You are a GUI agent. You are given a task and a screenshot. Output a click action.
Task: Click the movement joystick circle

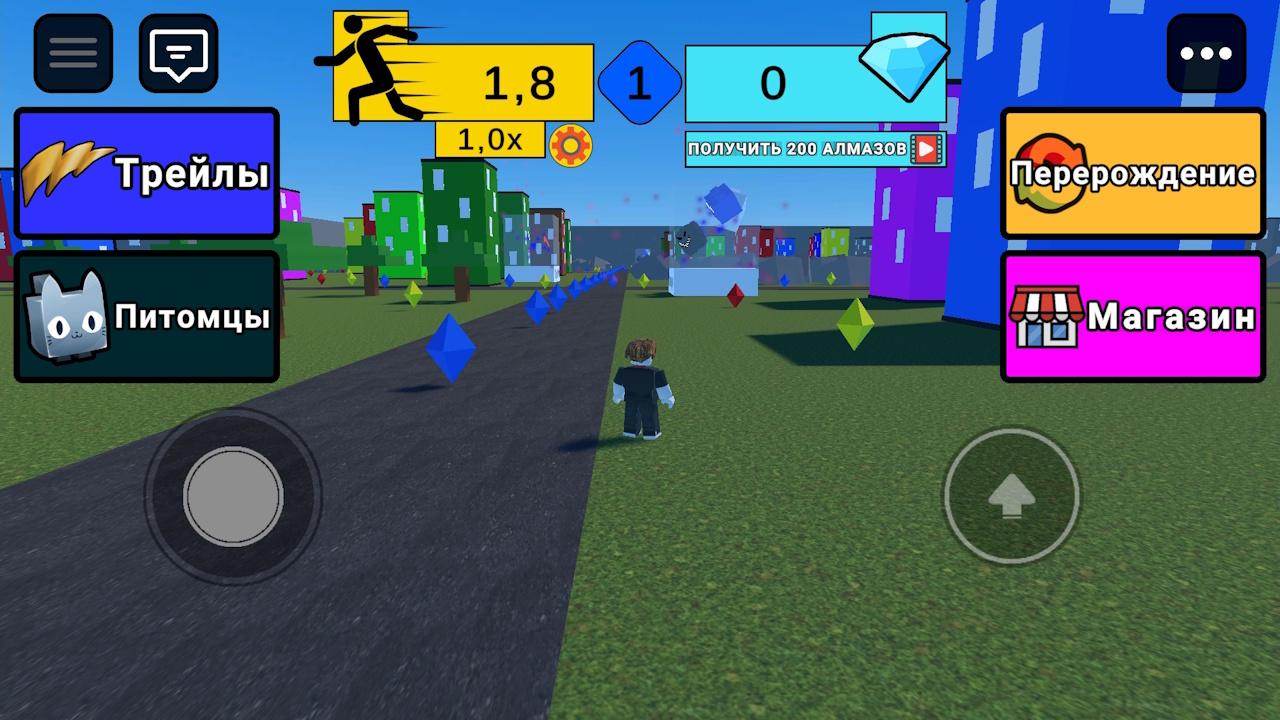click(x=233, y=495)
